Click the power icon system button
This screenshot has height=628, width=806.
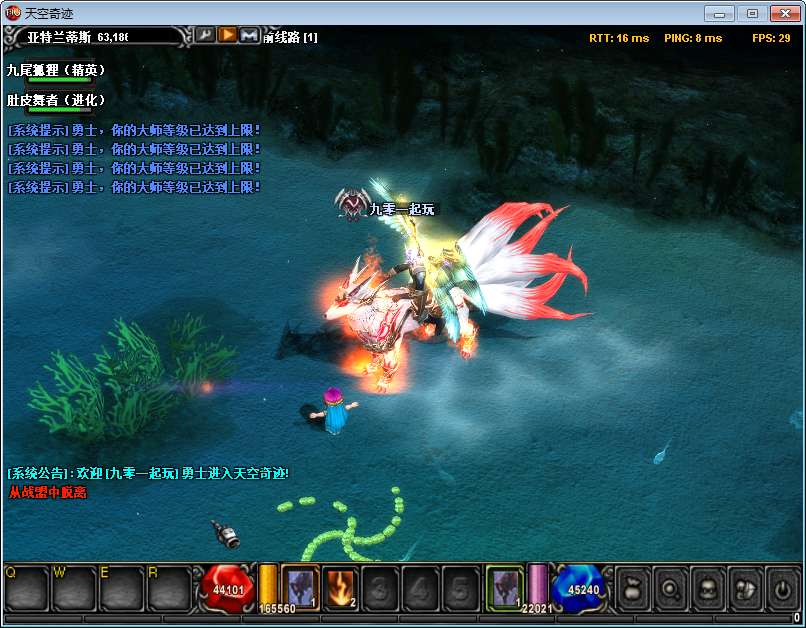tap(781, 588)
